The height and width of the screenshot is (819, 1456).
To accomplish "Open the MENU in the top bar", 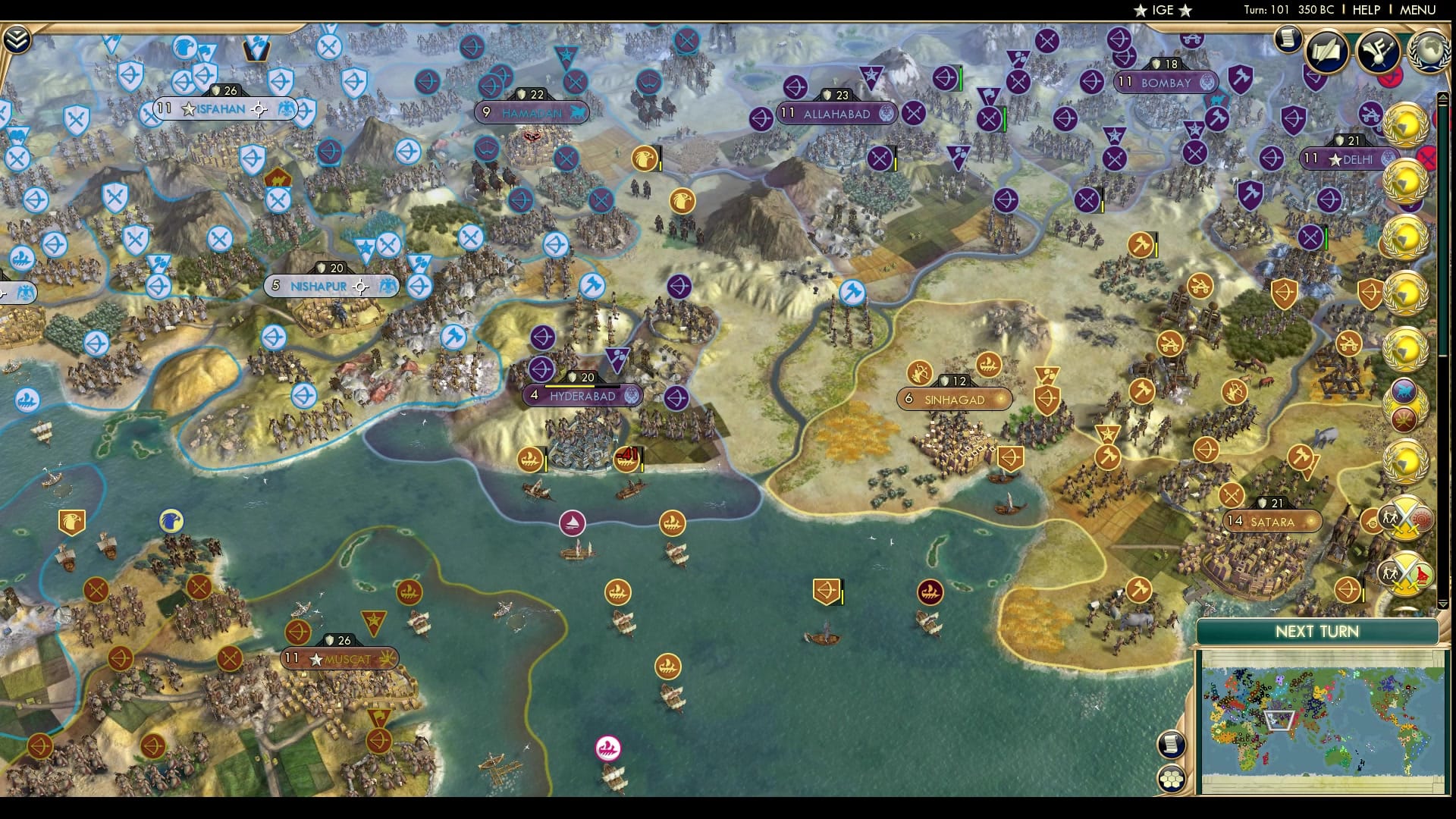I will [x=1417, y=10].
